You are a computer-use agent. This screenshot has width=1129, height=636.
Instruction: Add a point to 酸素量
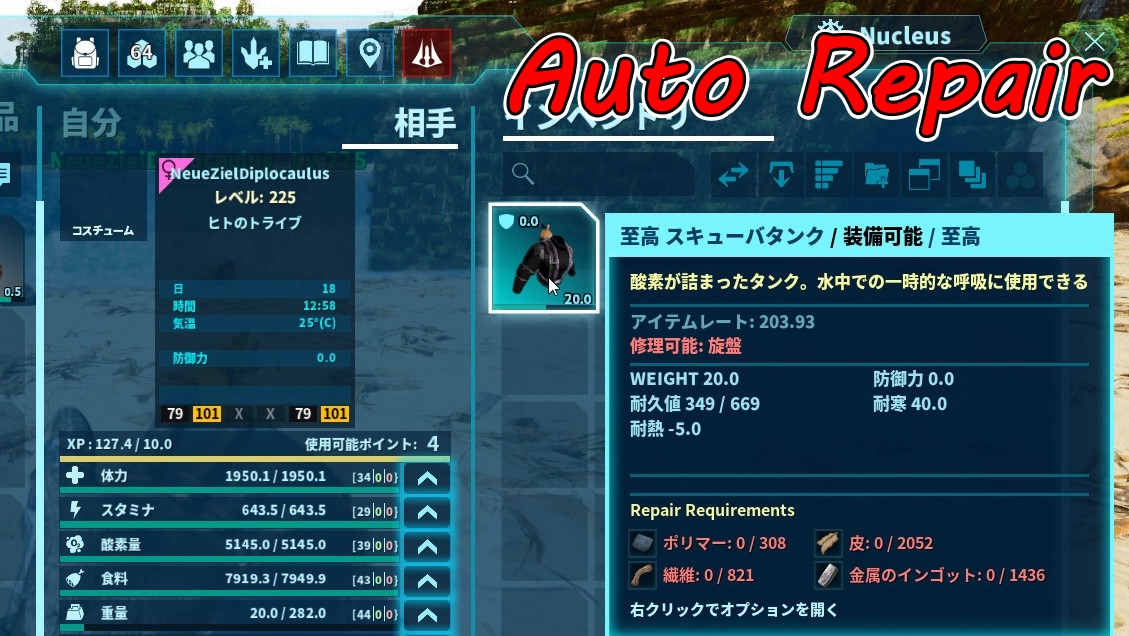(x=427, y=547)
